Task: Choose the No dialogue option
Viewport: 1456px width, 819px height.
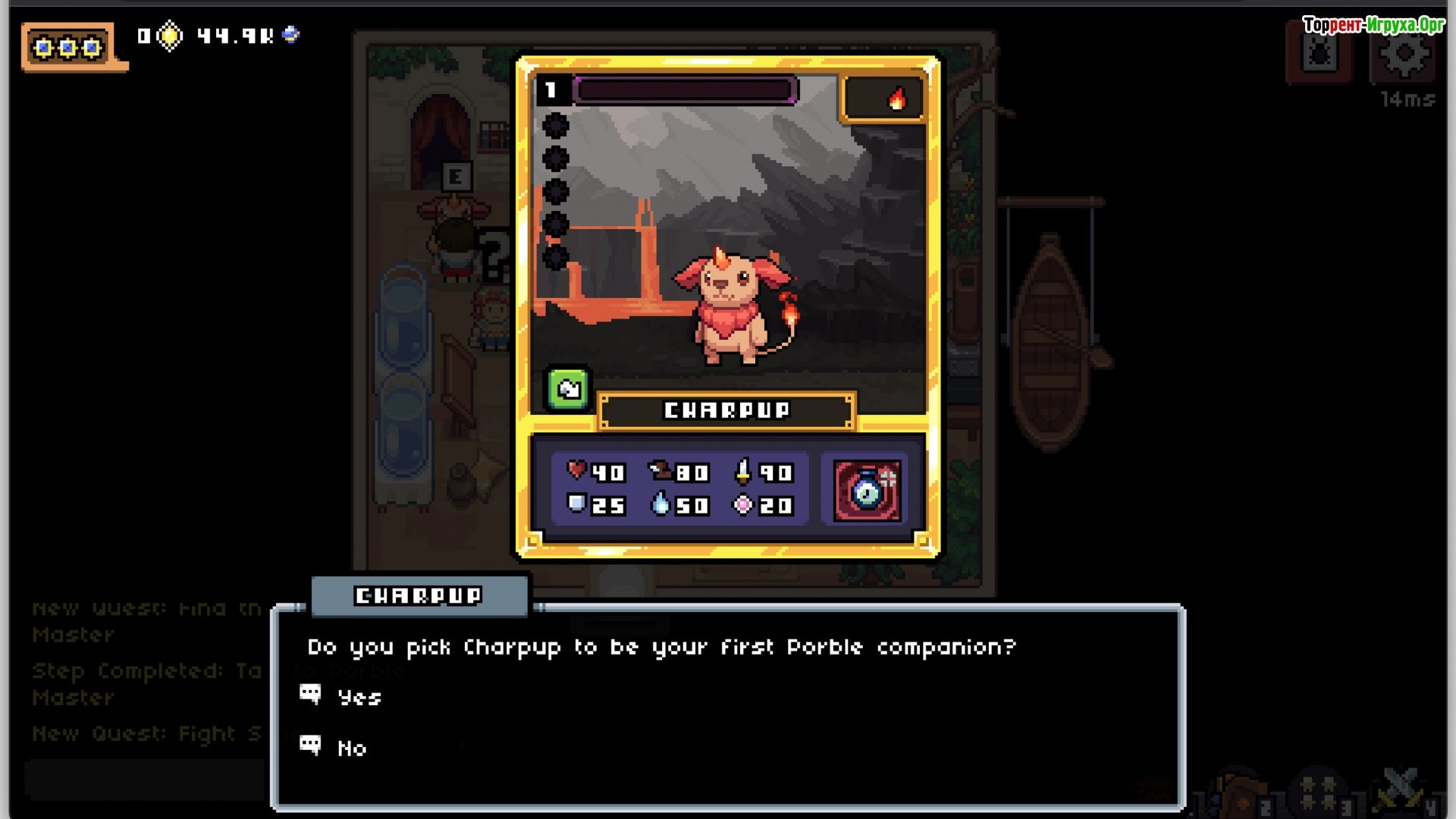Action: click(352, 748)
